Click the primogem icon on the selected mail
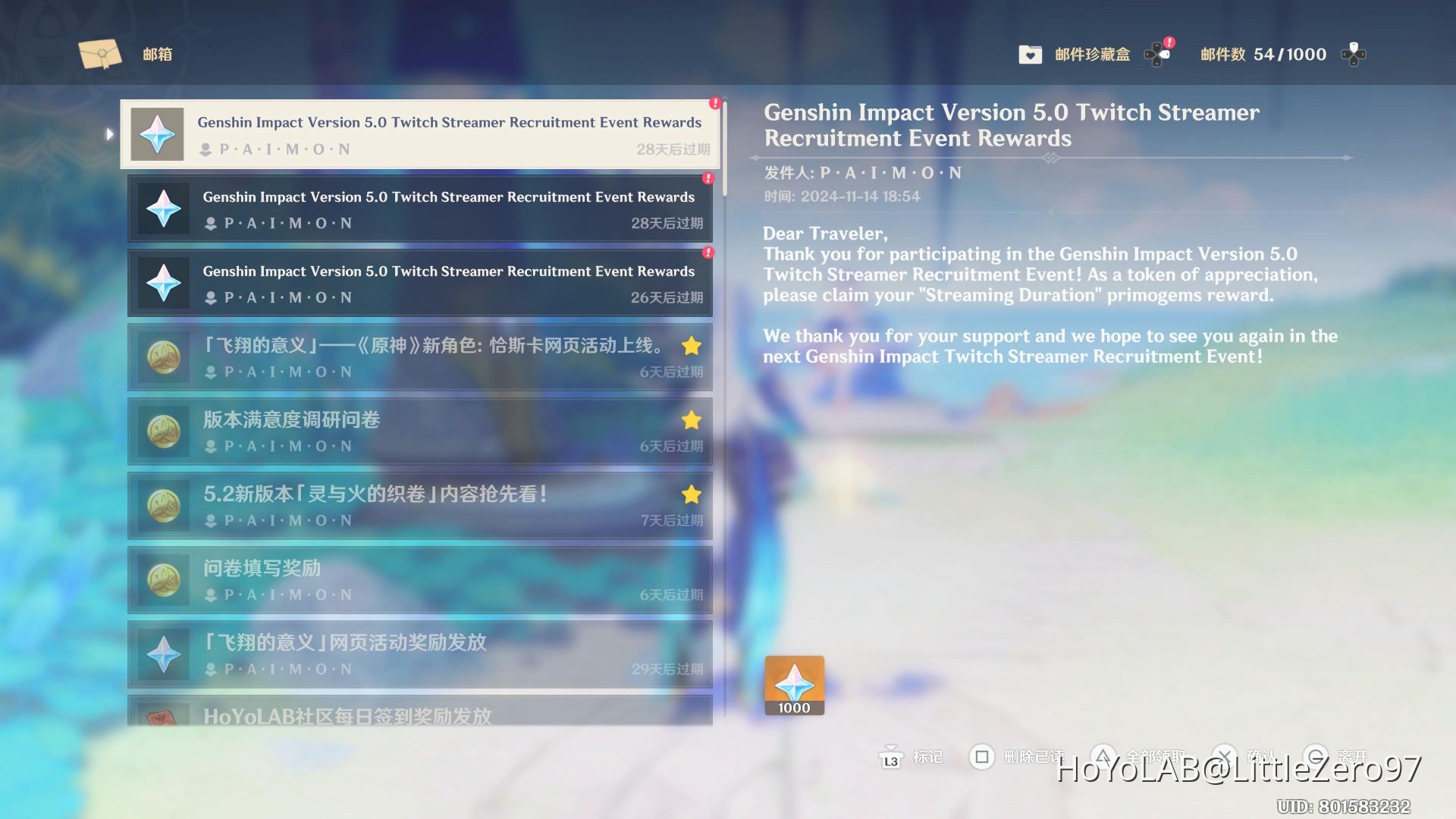 click(157, 133)
